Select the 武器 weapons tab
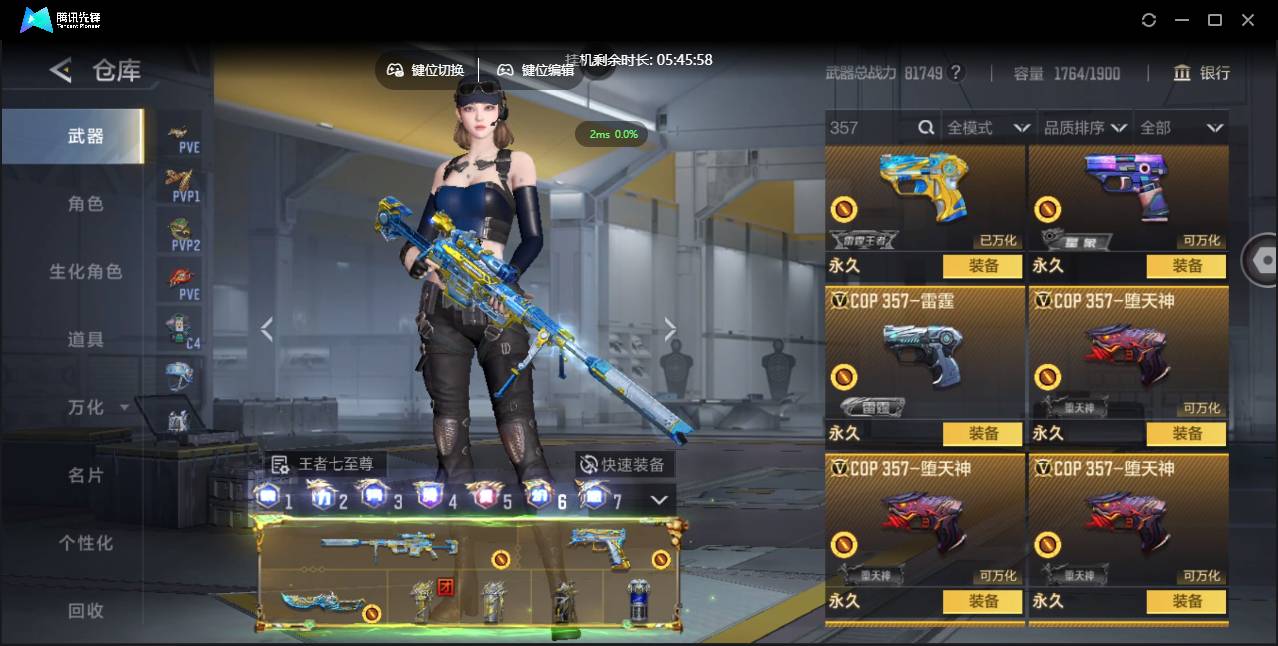 point(85,136)
